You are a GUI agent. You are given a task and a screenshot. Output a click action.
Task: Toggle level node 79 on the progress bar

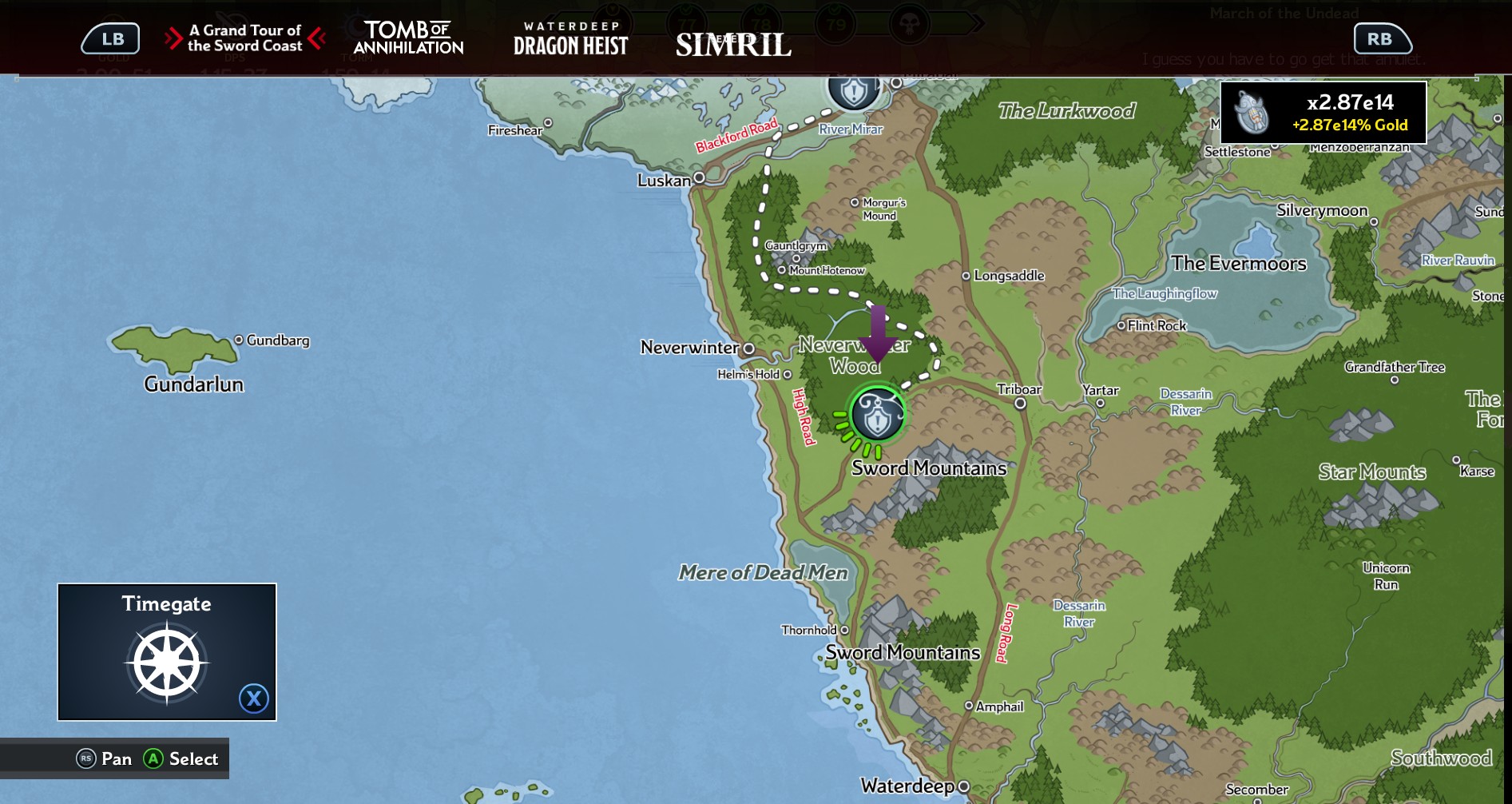tap(836, 23)
